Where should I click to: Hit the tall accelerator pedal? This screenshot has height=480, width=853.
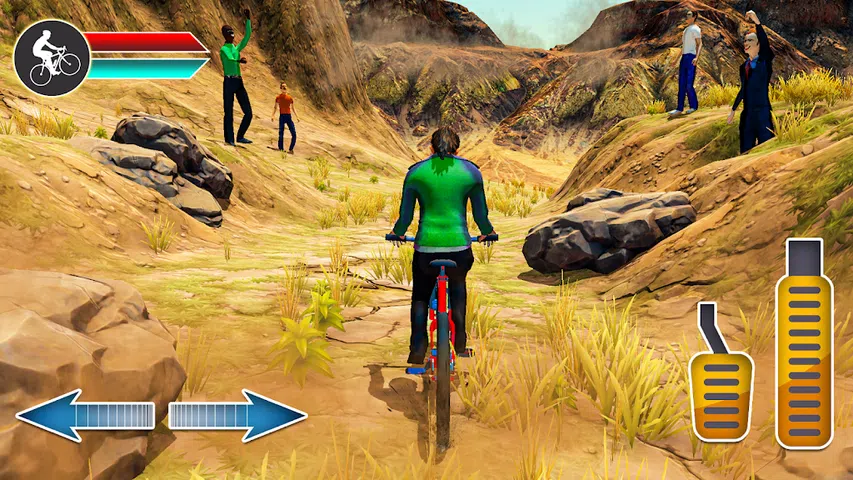(x=804, y=345)
